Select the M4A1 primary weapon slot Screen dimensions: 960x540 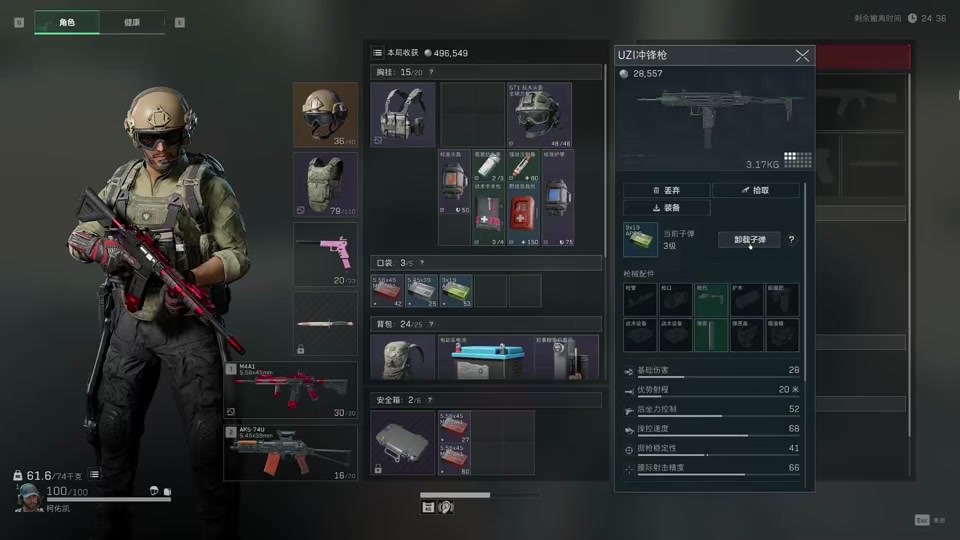pyautogui.click(x=291, y=390)
